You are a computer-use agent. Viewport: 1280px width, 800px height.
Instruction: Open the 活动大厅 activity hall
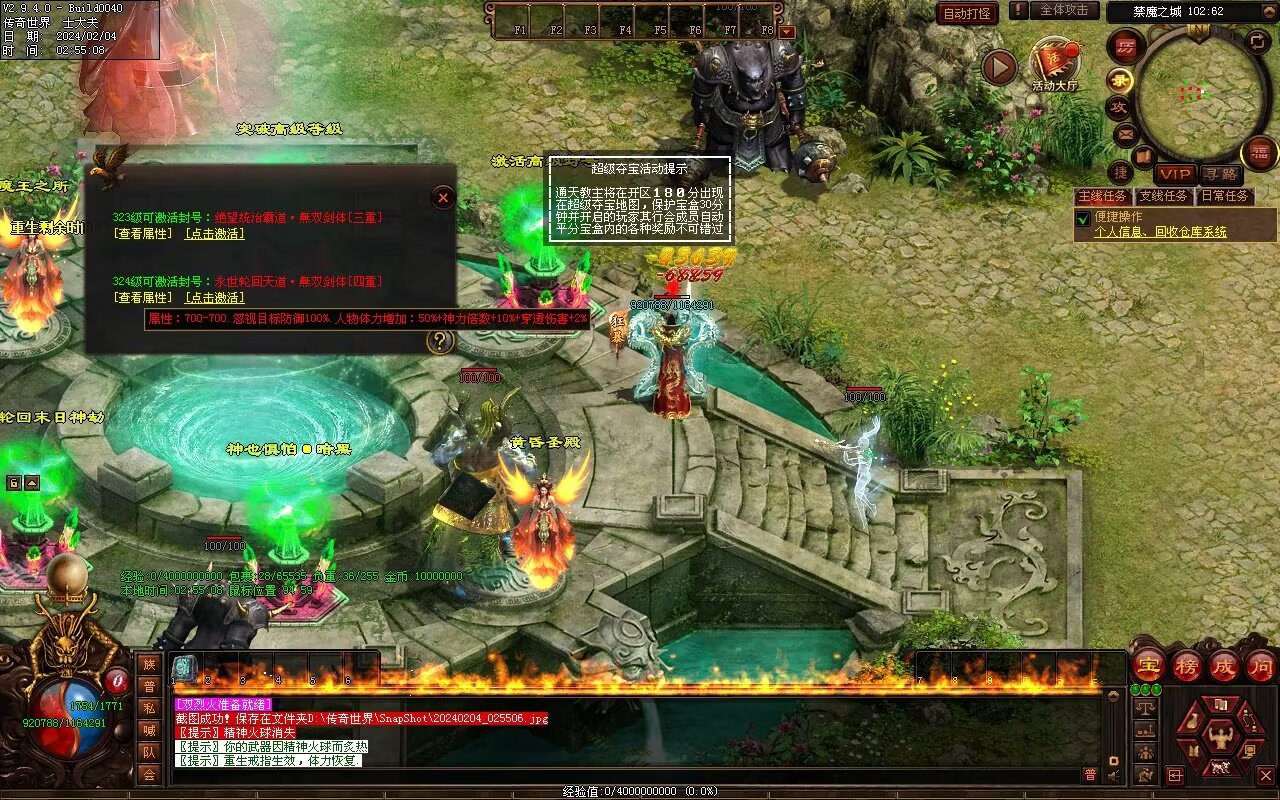pos(1054,63)
